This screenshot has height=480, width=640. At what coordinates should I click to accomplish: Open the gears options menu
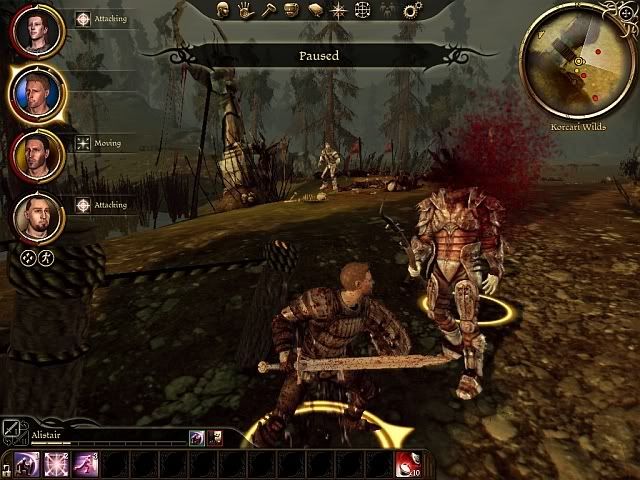point(412,11)
